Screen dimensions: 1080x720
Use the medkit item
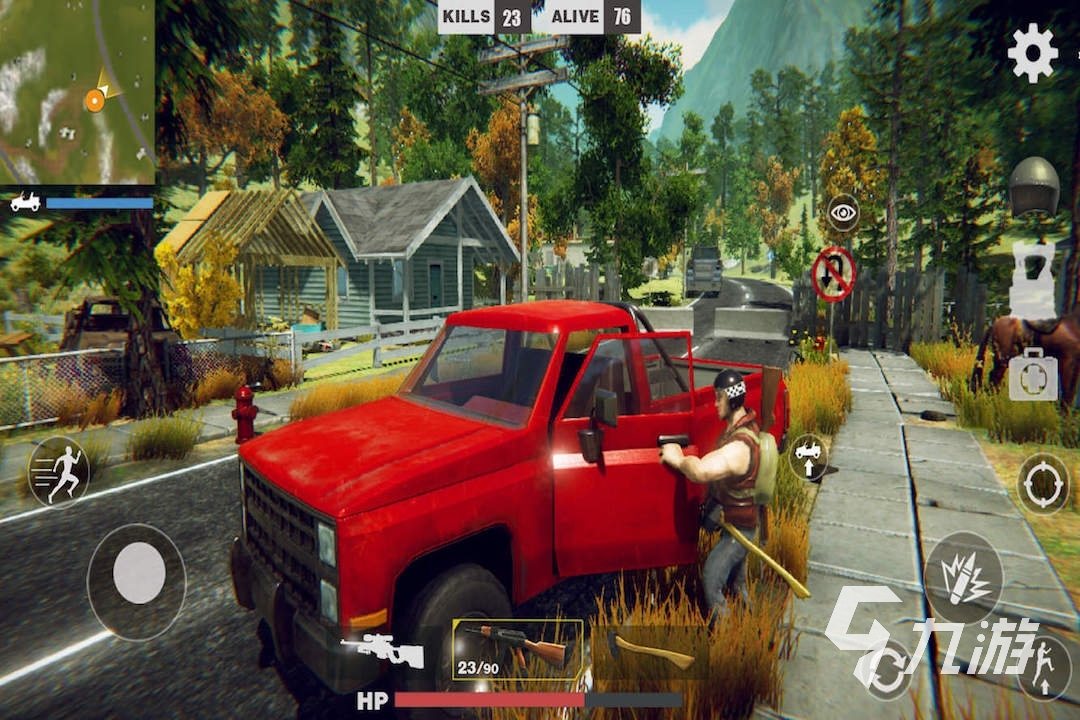click(x=1033, y=375)
